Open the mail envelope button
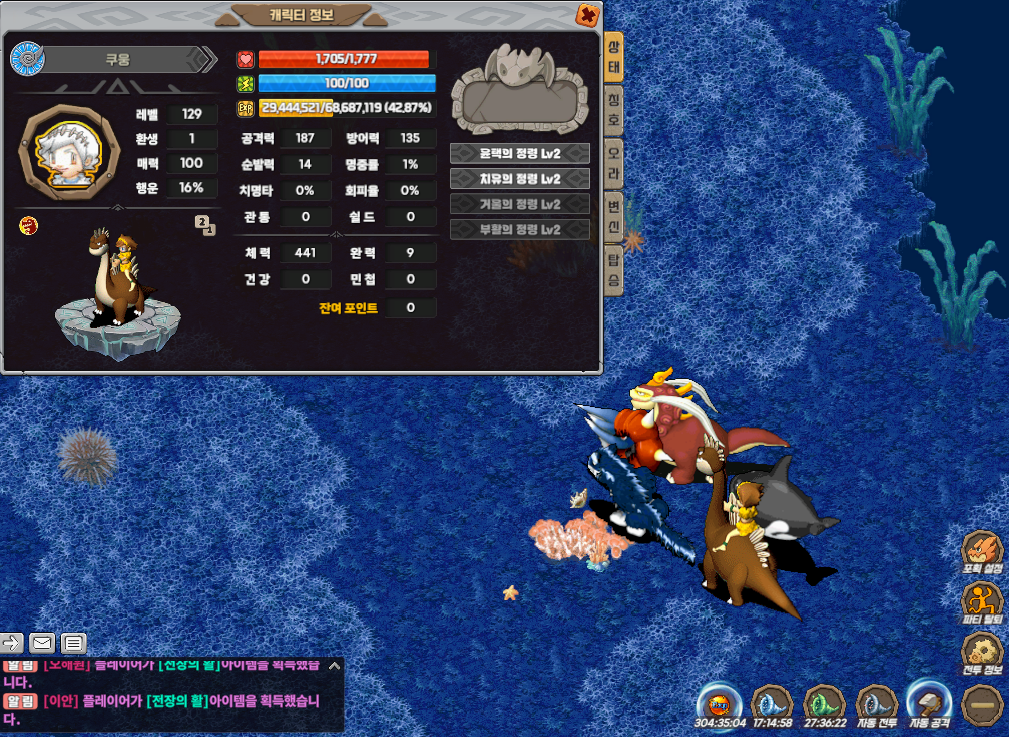Image resolution: width=1009 pixels, height=737 pixels. click(x=42, y=643)
